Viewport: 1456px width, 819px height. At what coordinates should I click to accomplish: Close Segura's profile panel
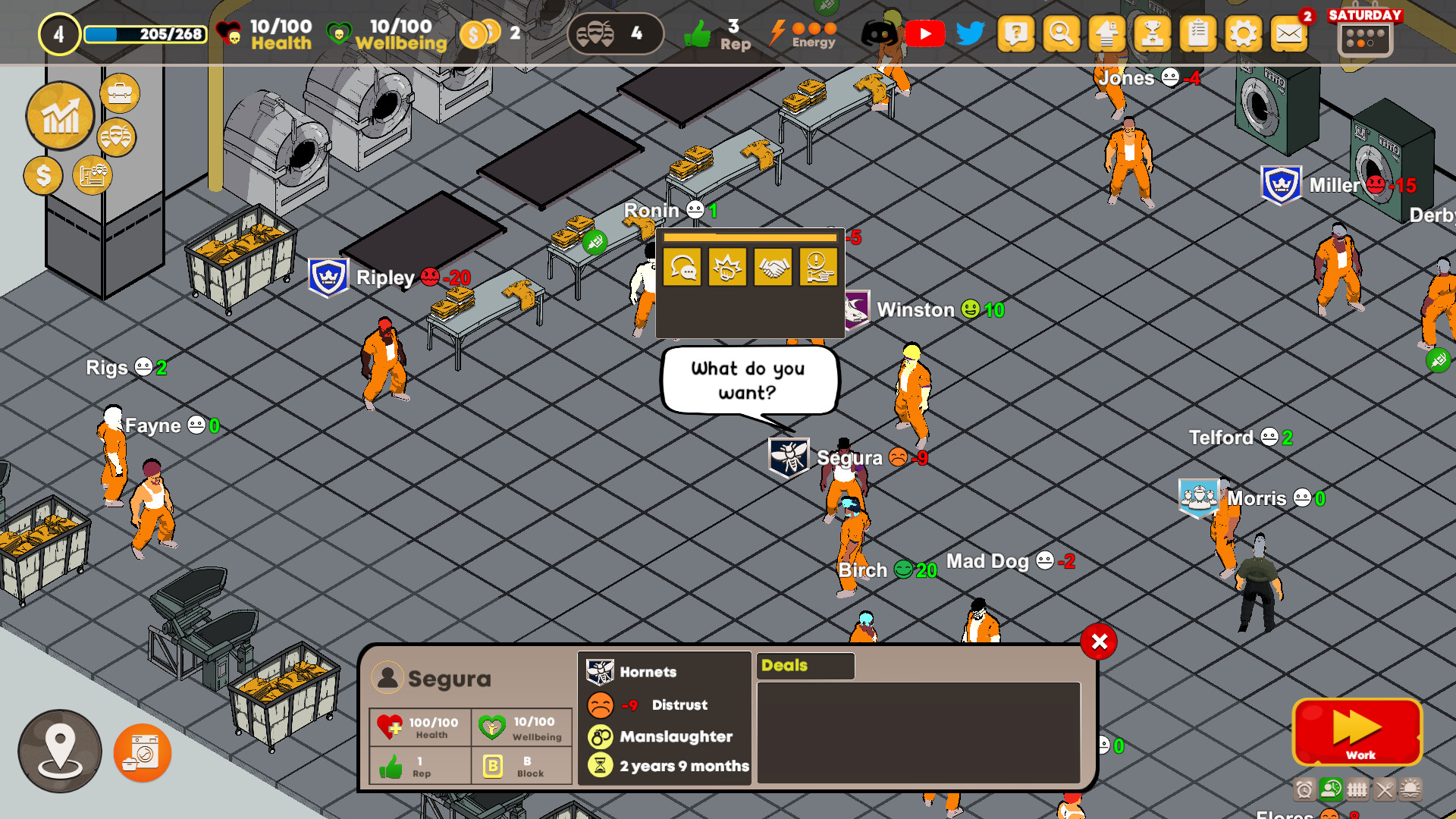(x=1098, y=642)
